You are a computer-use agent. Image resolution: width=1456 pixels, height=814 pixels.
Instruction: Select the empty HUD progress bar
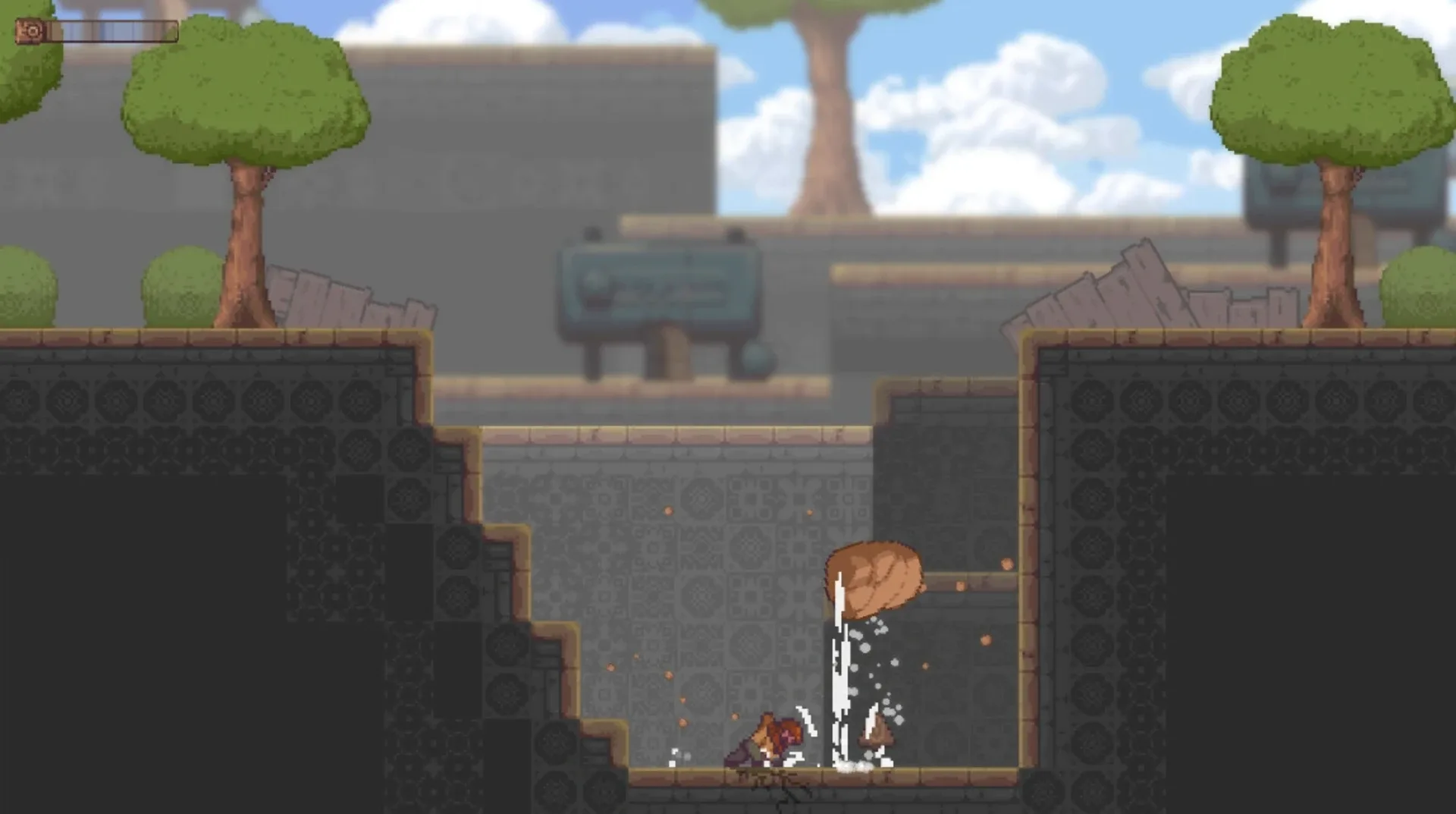pos(114,32)
